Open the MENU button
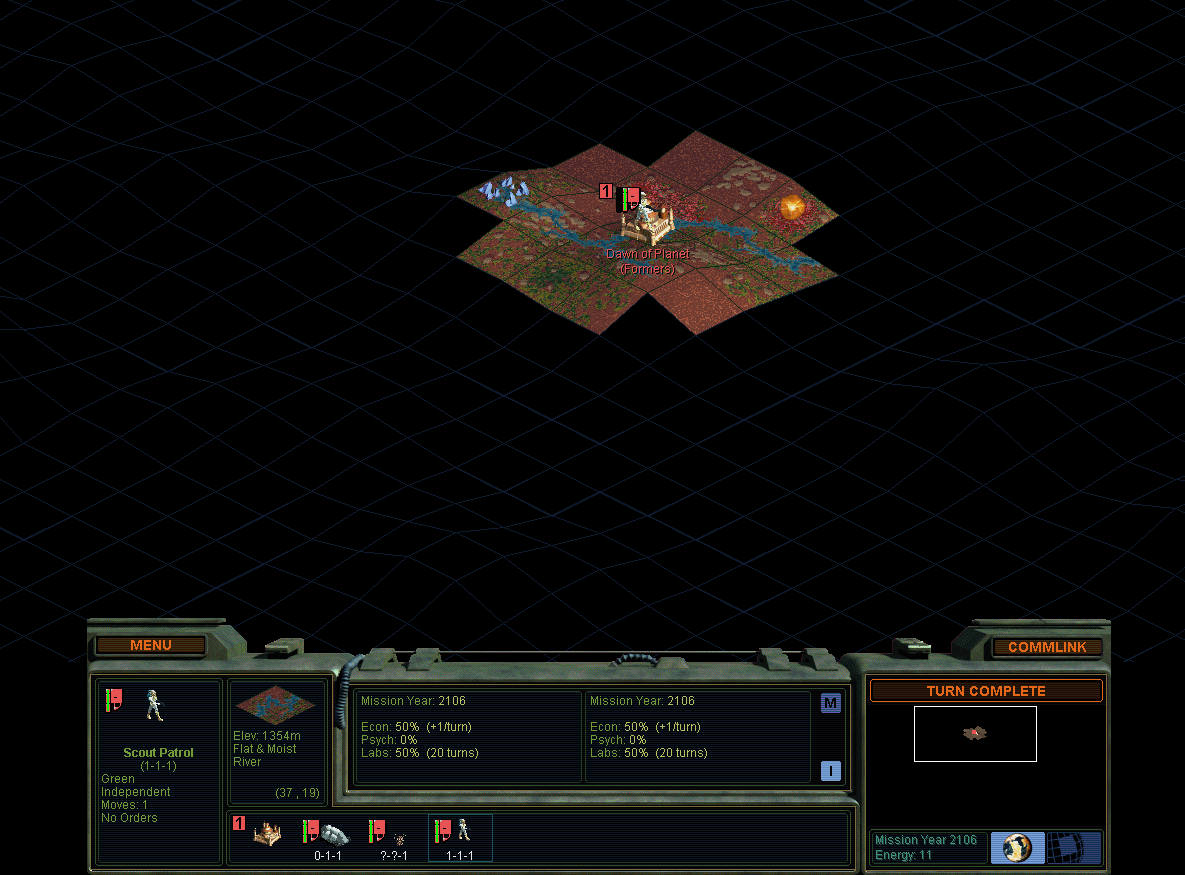 pyautogui.click(x=151, y=646)
